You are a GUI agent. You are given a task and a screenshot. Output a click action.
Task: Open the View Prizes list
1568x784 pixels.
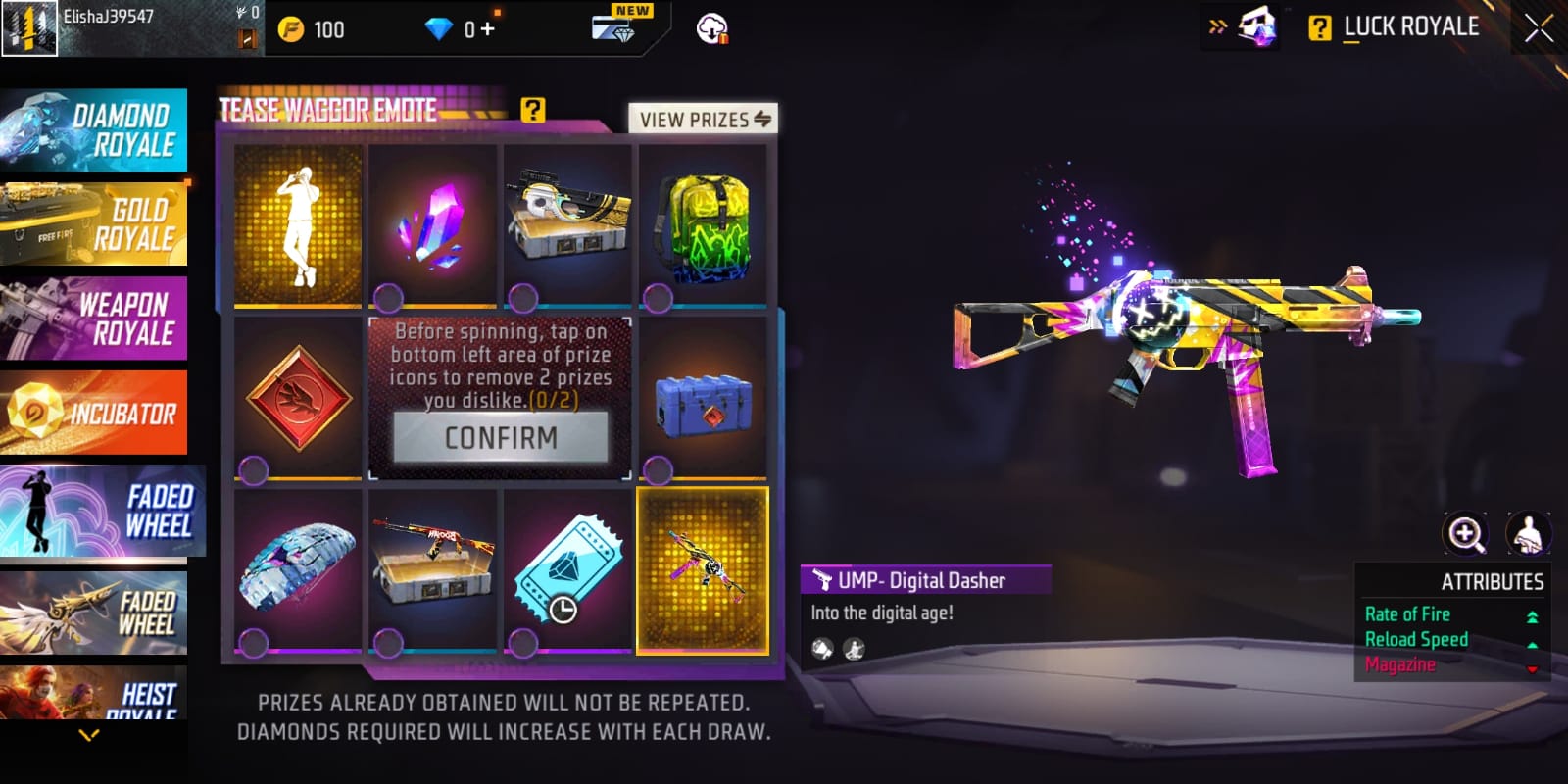[703, 120]
